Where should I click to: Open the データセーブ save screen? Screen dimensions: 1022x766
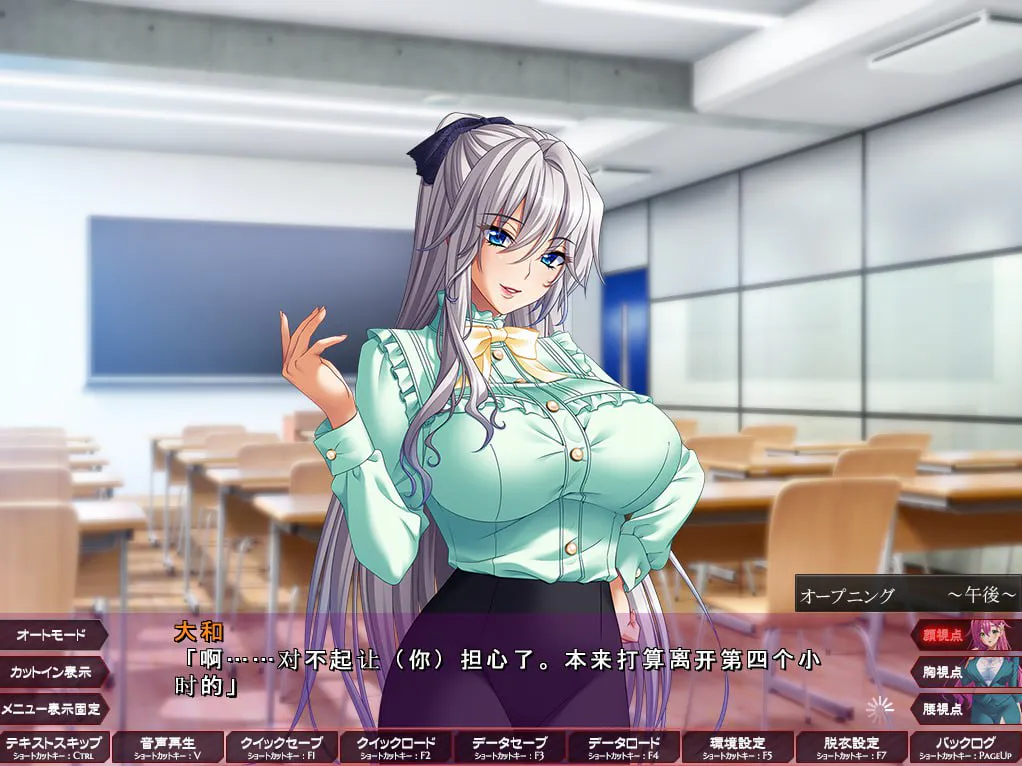coord(510,747)
